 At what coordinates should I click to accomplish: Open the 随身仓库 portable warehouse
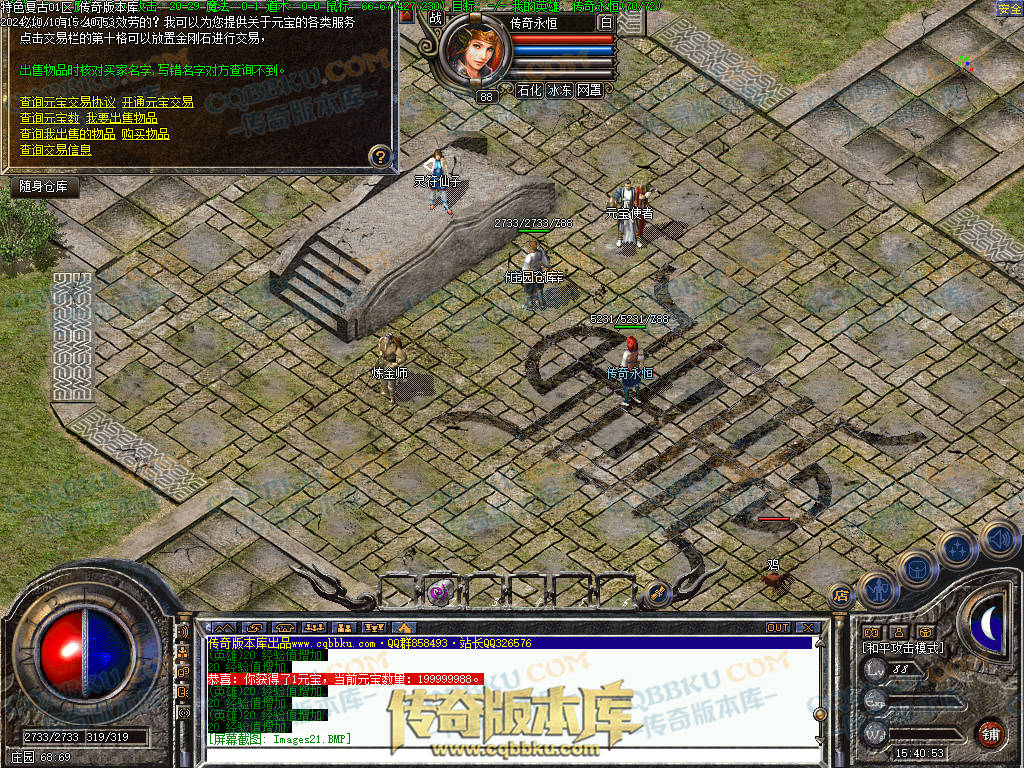45,187
